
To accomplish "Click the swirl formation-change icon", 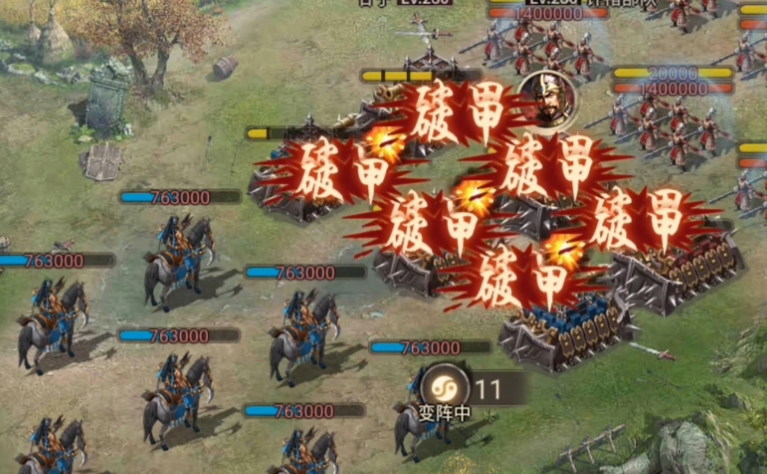I will (441, 386).
